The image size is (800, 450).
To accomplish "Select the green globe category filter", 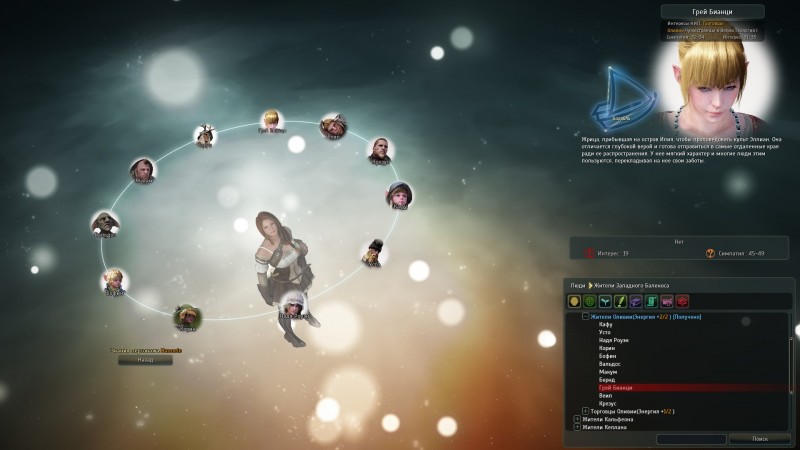I will coord(590,301).
